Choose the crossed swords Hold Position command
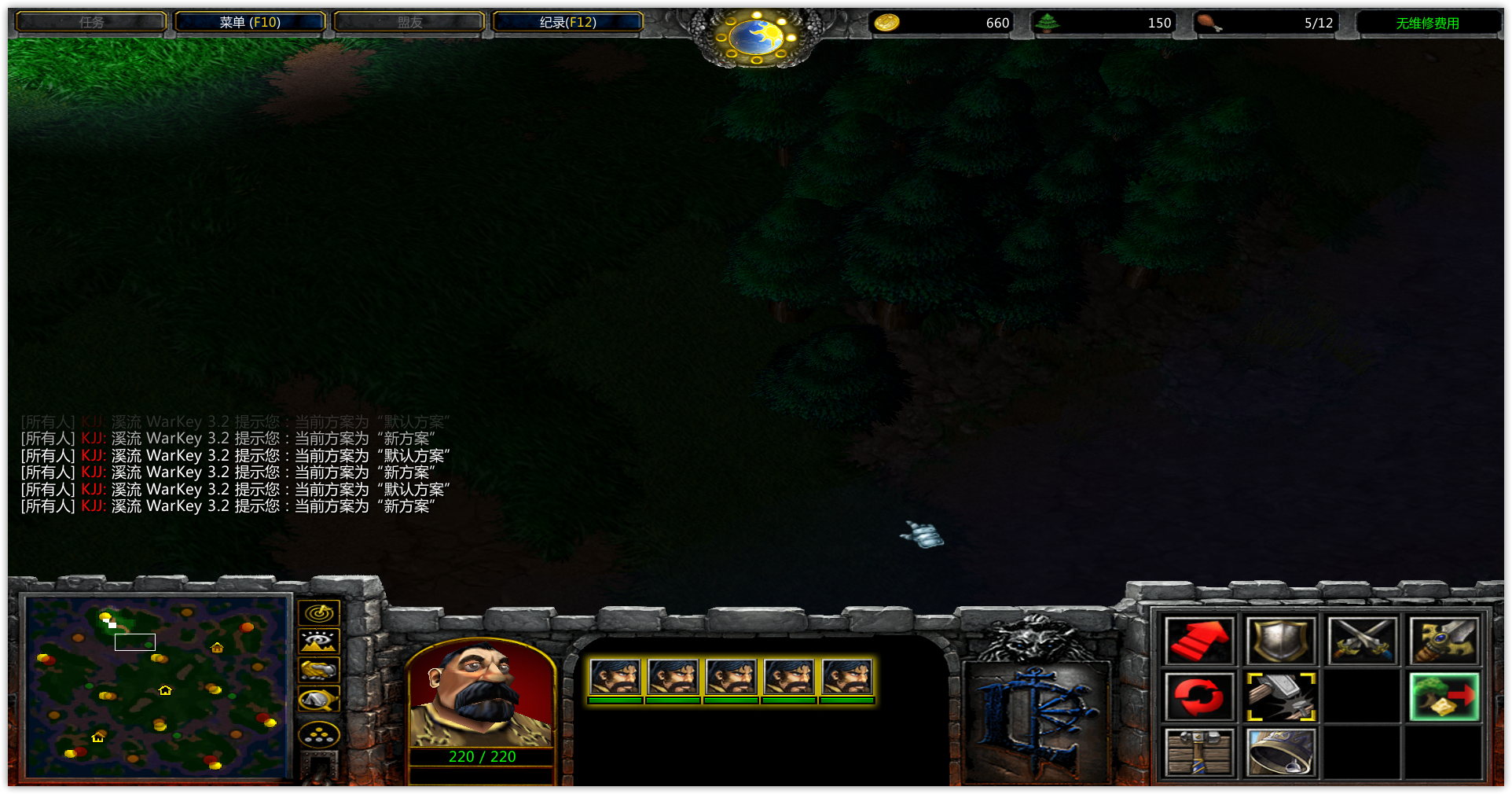 pyautogui.click(x=1362, y=641)
